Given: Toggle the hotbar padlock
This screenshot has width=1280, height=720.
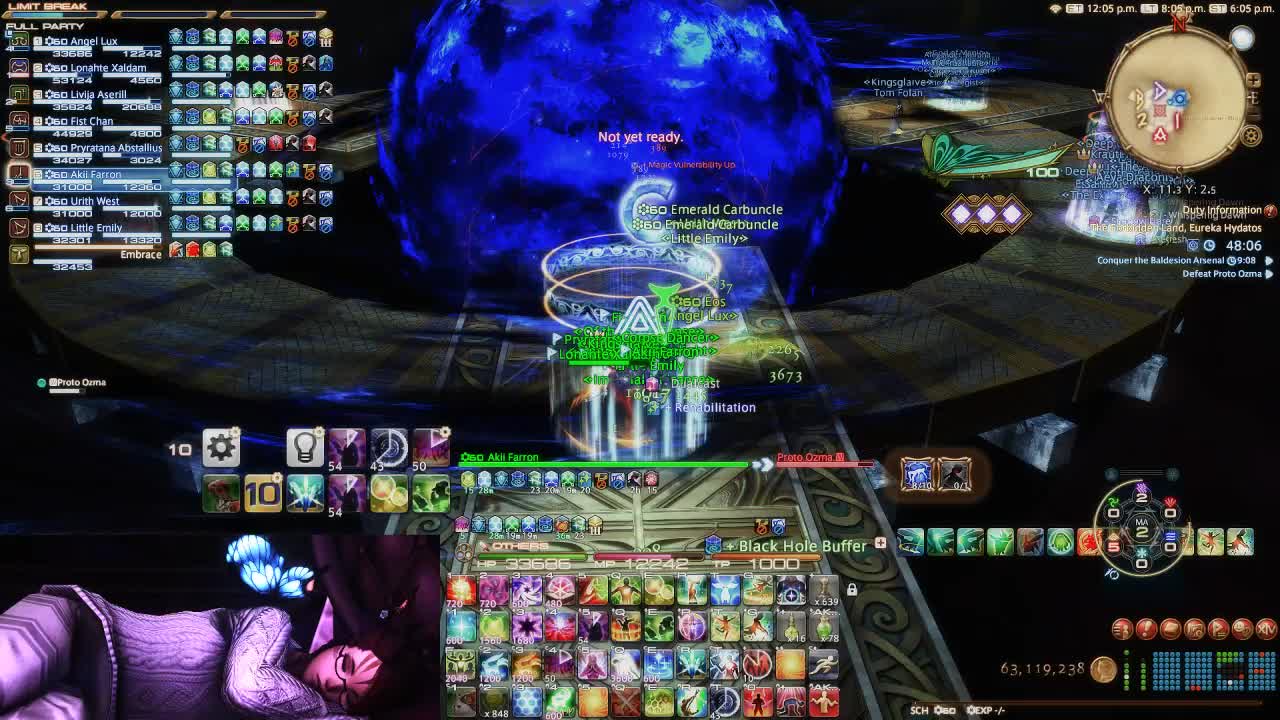Looking at the screenshot, I should [851, 590].
